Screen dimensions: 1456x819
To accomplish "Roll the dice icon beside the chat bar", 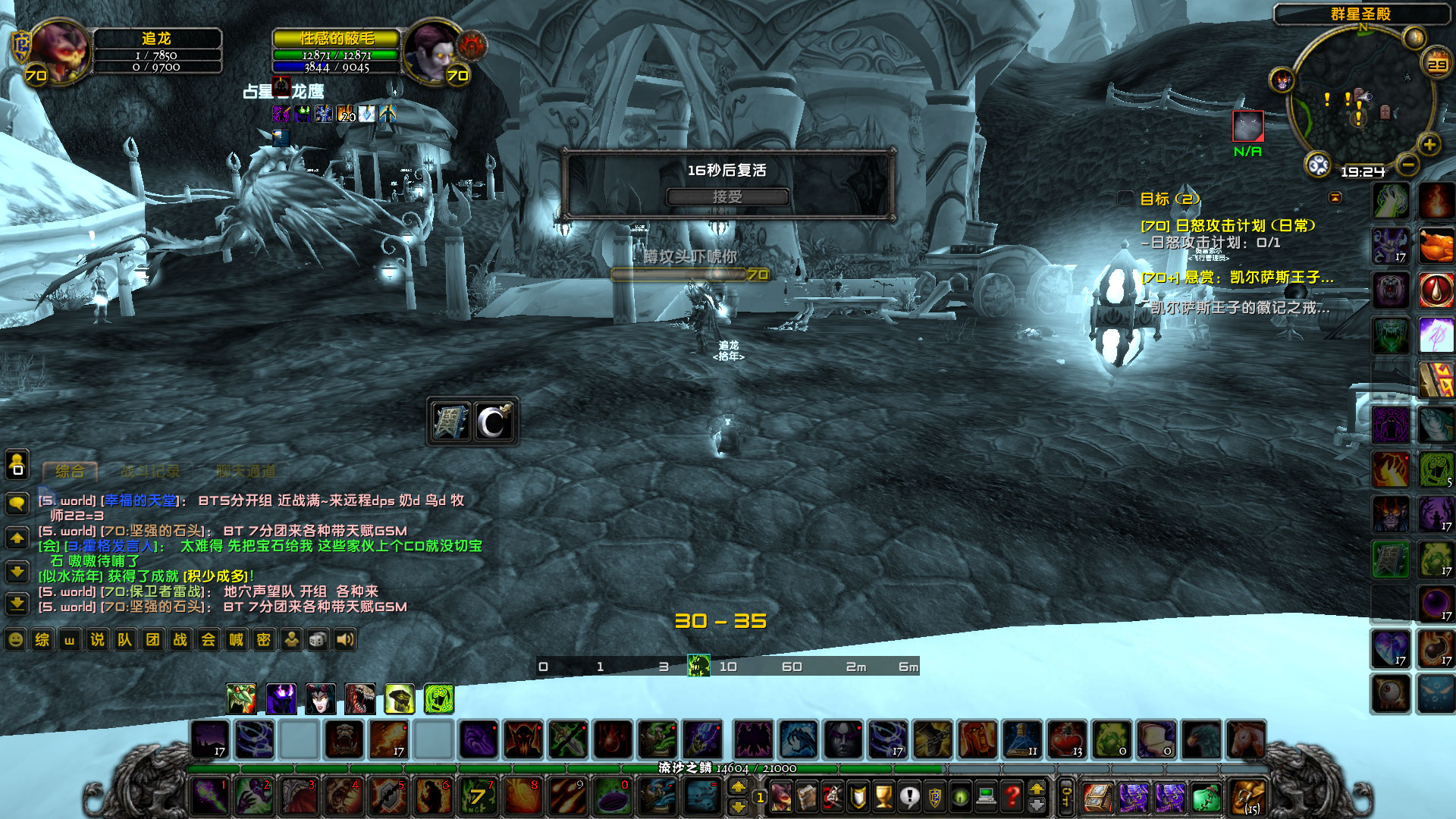I will pos(317,640).
